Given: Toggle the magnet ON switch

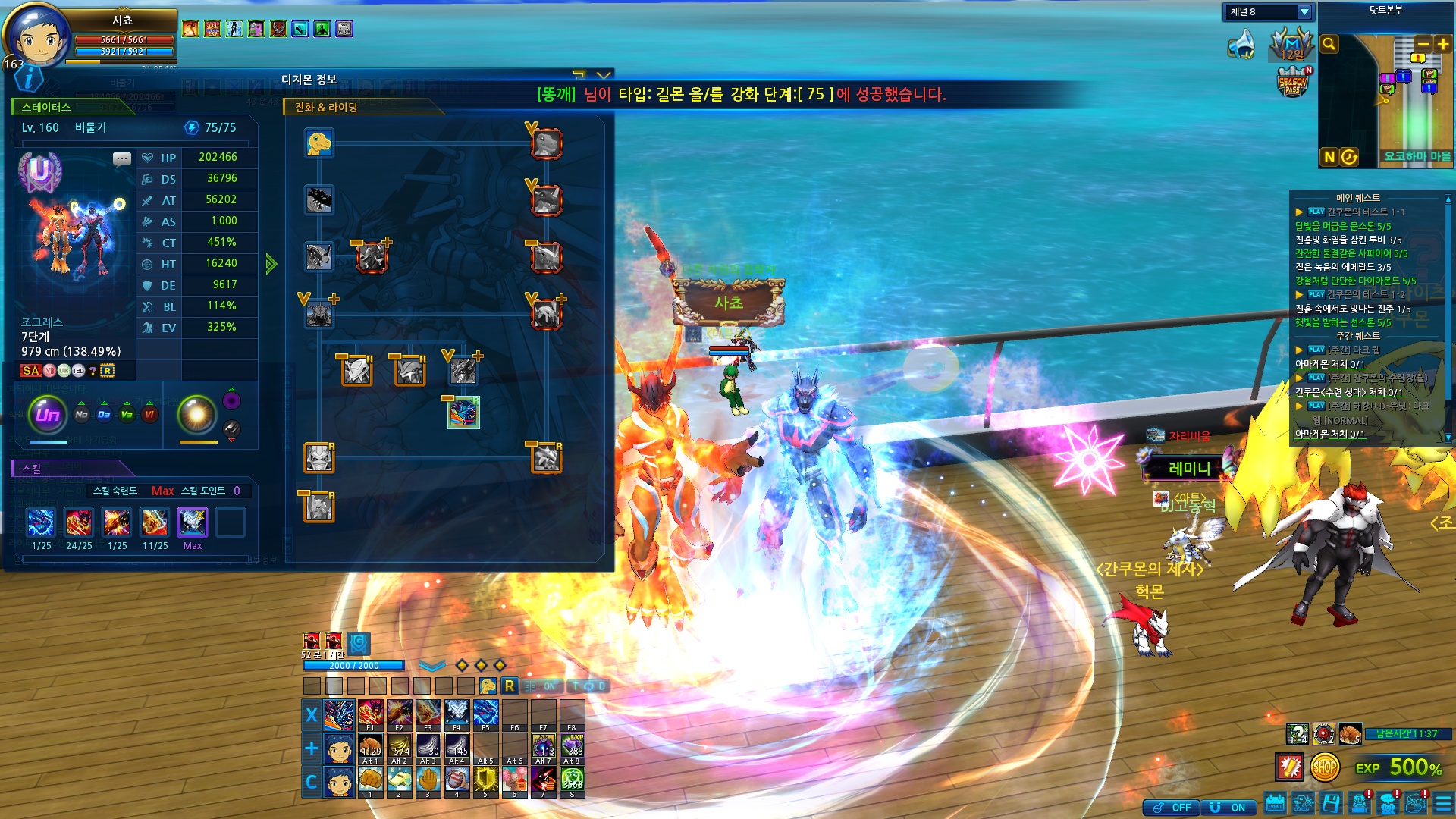Looking at the screenshot, I should point(1228,808).
